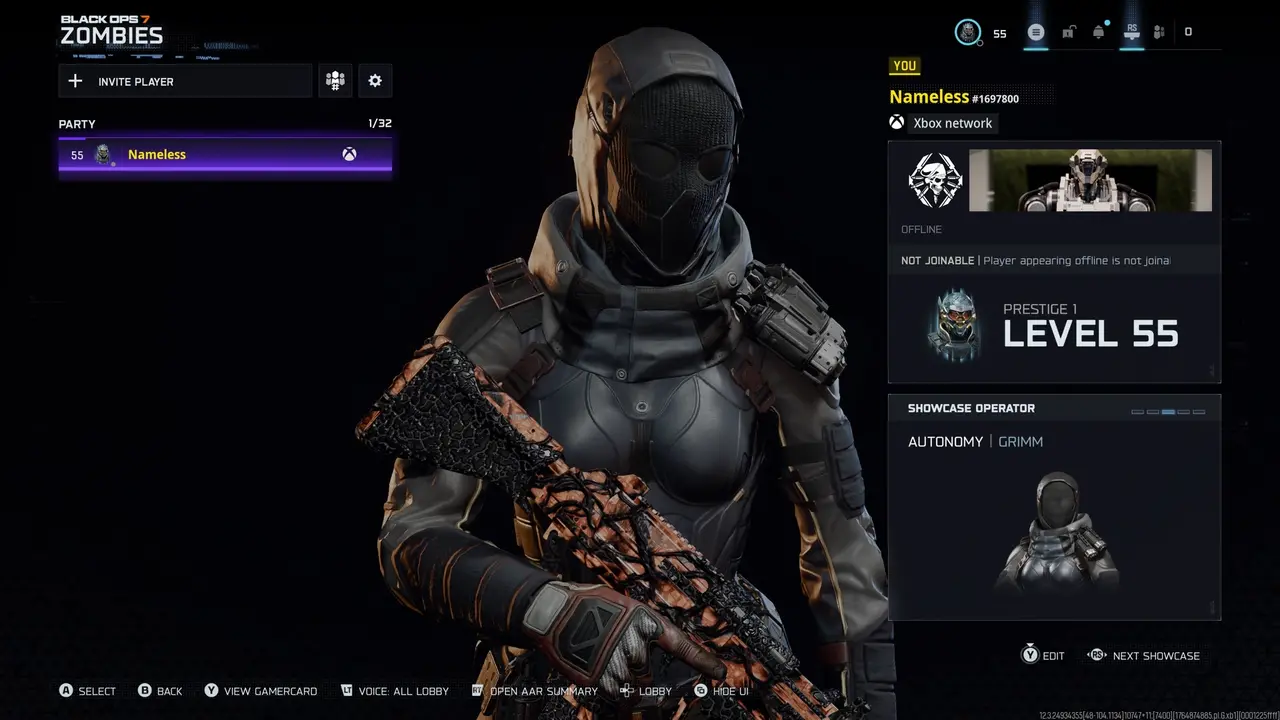Click the Xbox emblem on the party row
The width and height of the screenshot is (1280, 720).
point(348,153)
